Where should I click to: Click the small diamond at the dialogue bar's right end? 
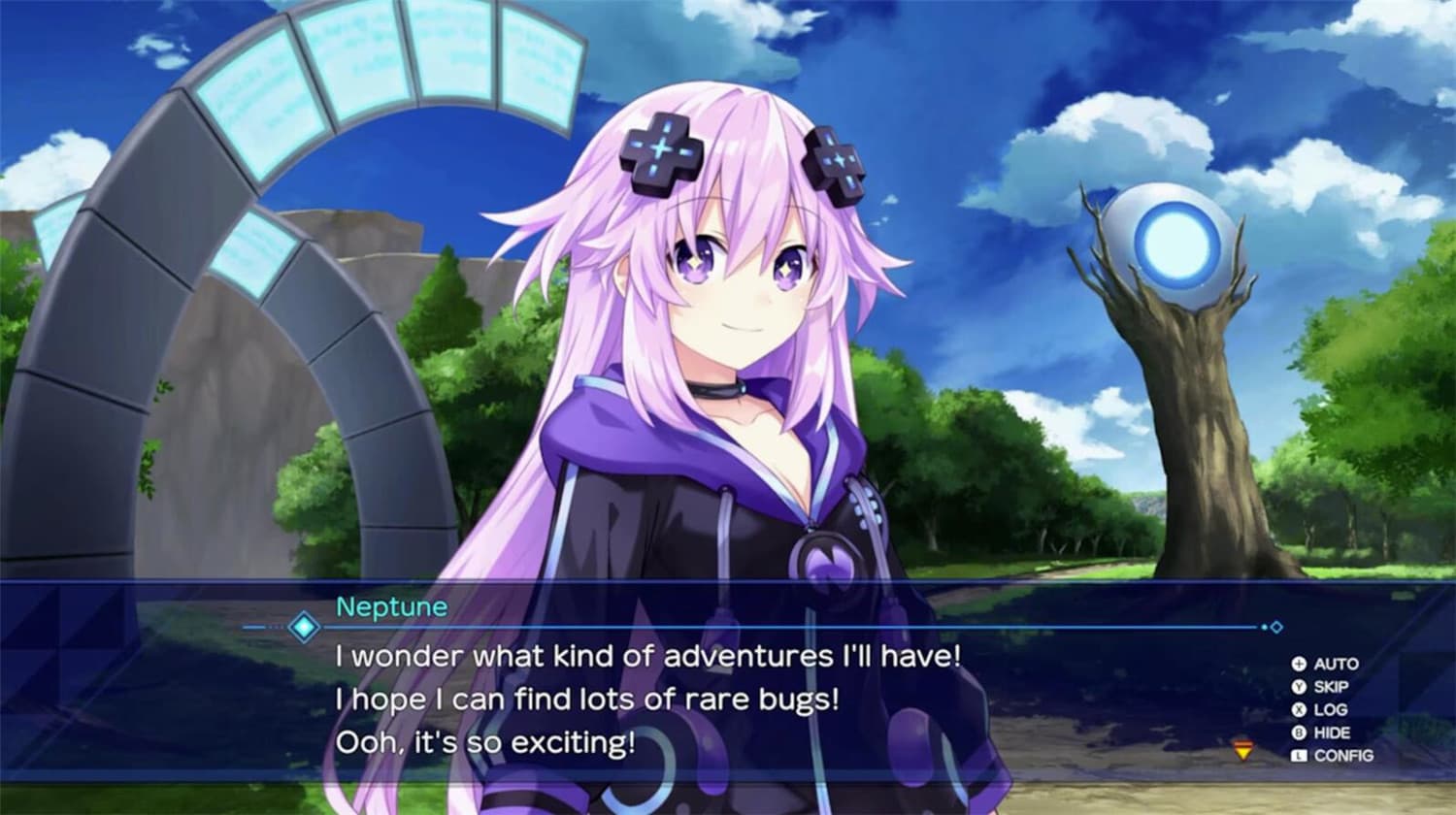1275,628
